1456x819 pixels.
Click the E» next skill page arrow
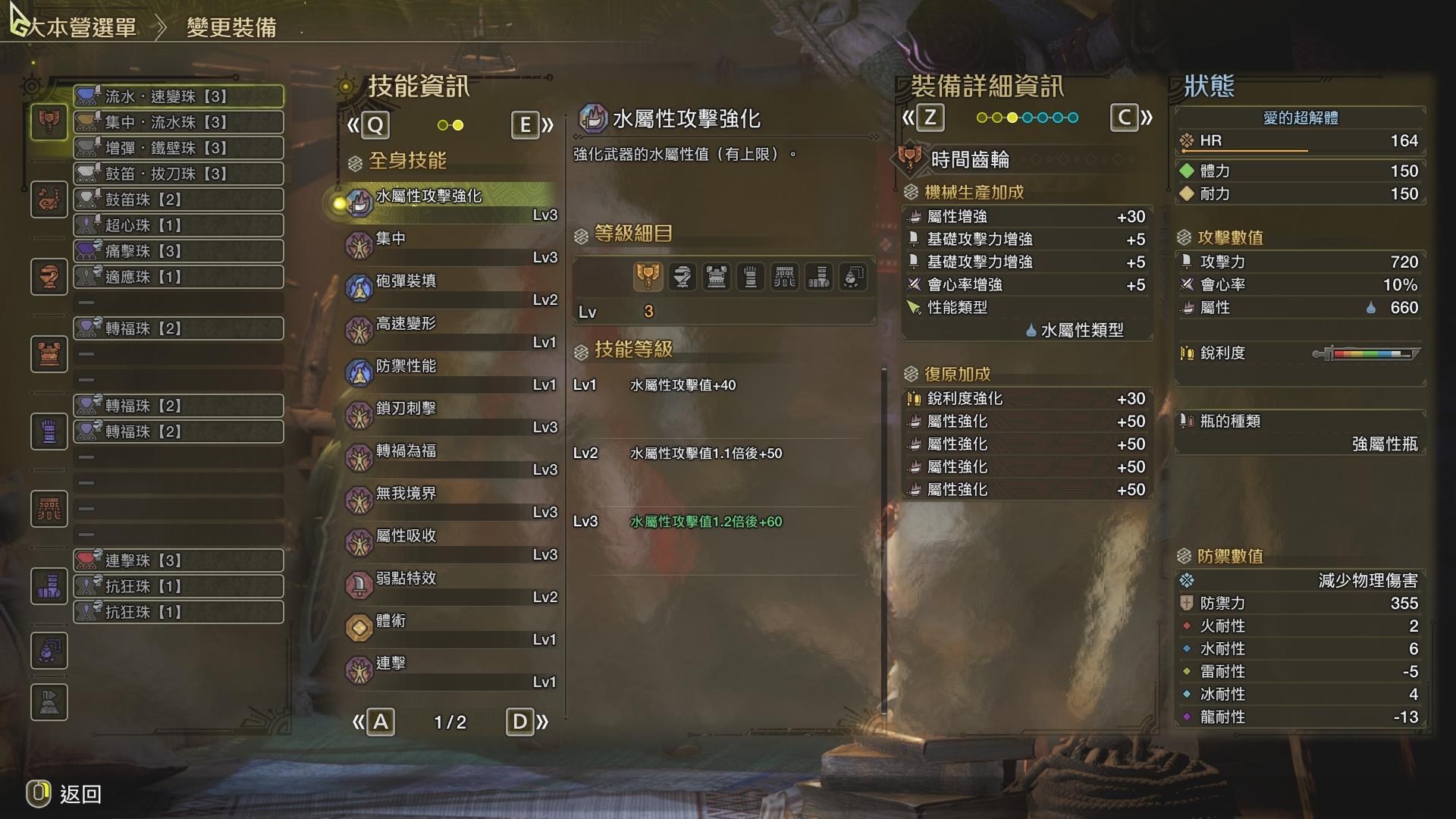(531, 126)
